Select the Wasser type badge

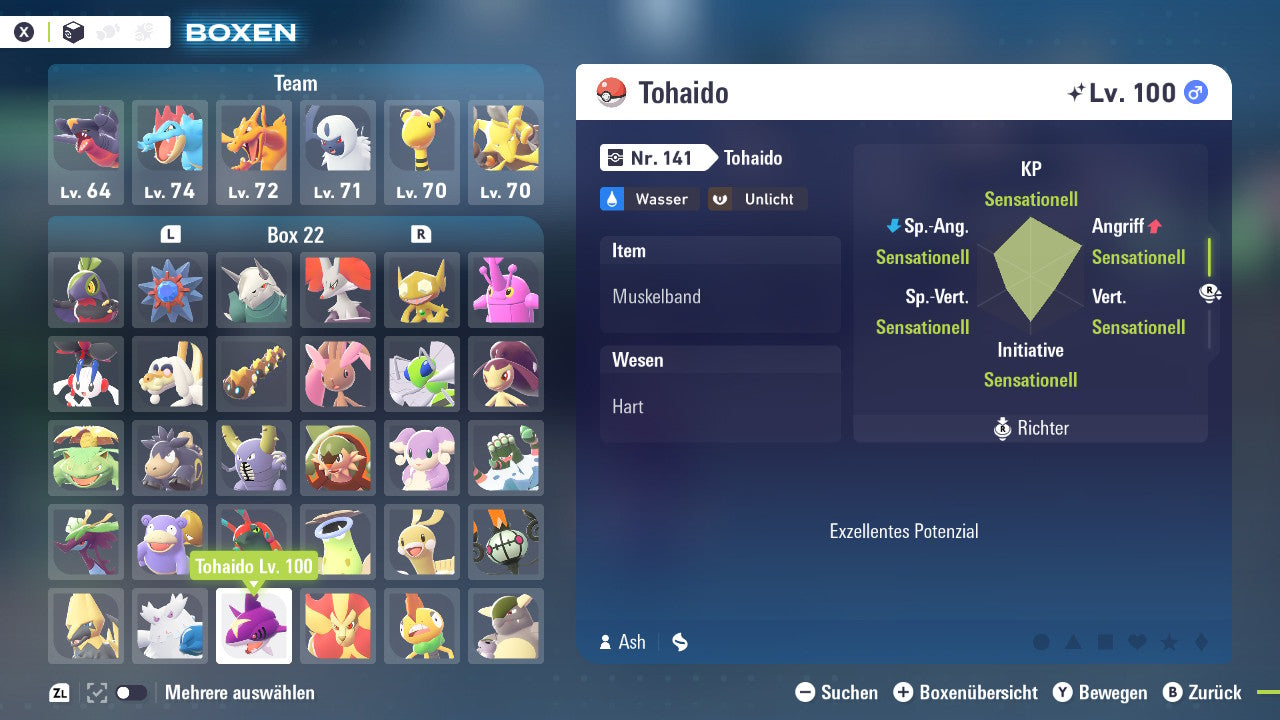648,199
